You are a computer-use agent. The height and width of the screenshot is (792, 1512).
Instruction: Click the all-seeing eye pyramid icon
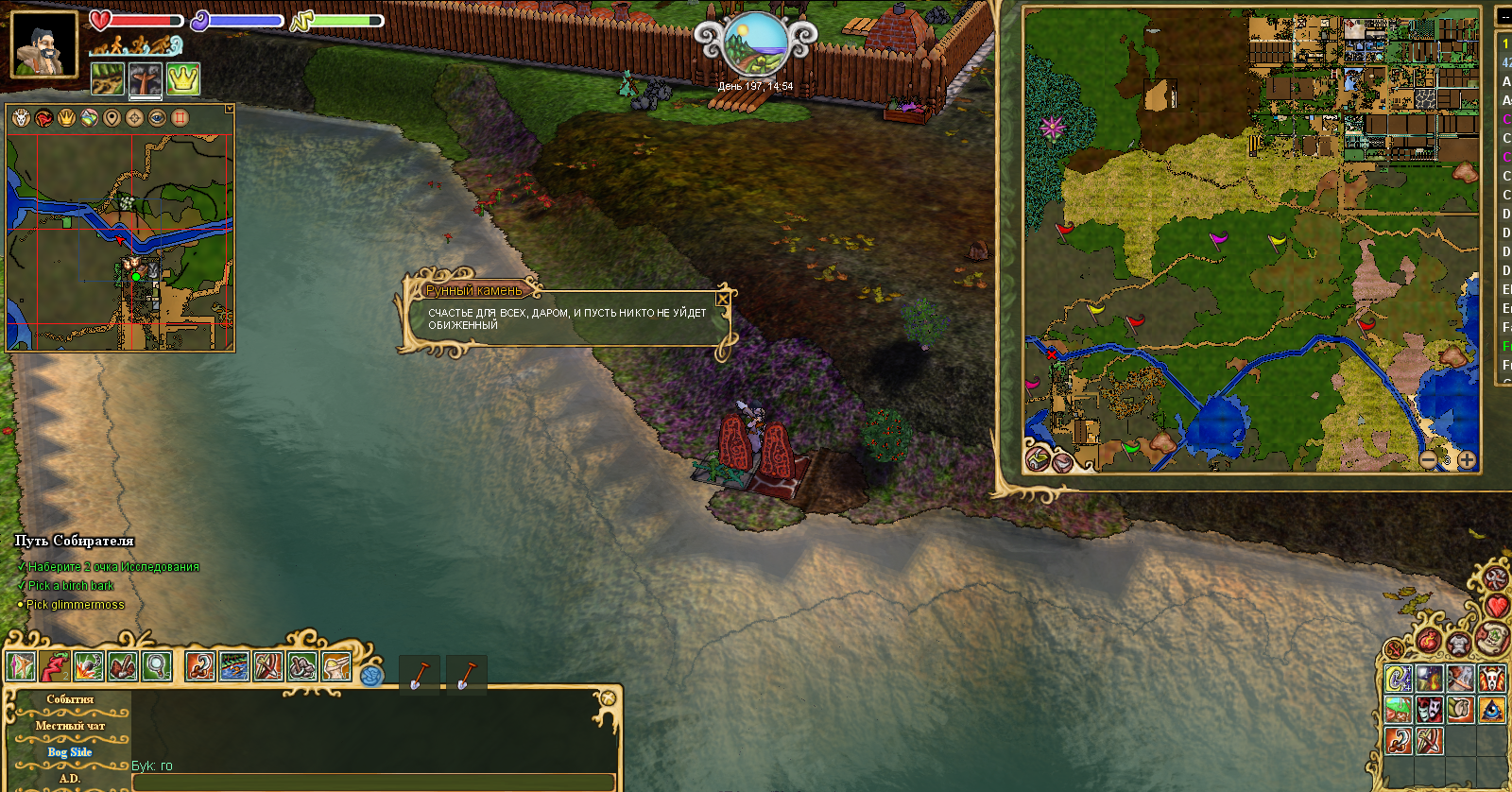coord(1492,708)
